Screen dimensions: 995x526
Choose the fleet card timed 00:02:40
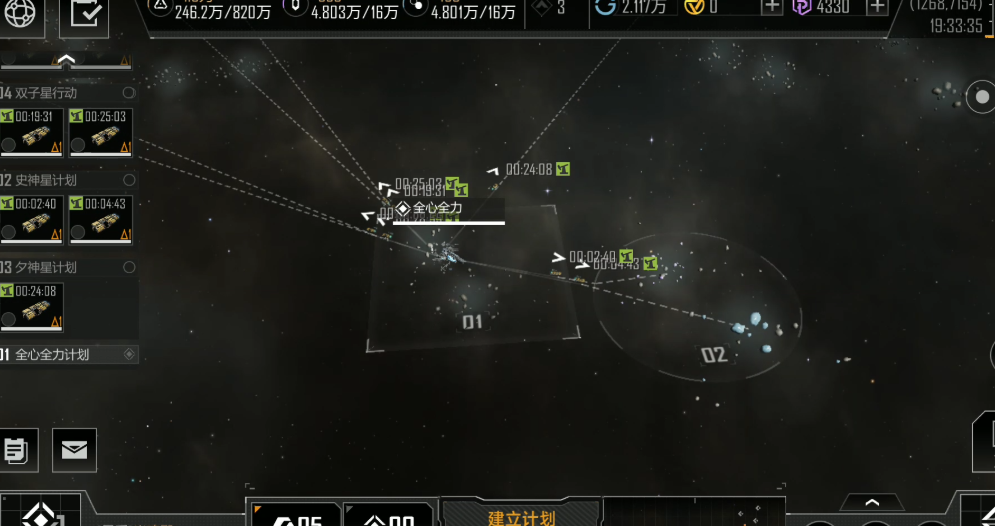[x=32, y=220]
